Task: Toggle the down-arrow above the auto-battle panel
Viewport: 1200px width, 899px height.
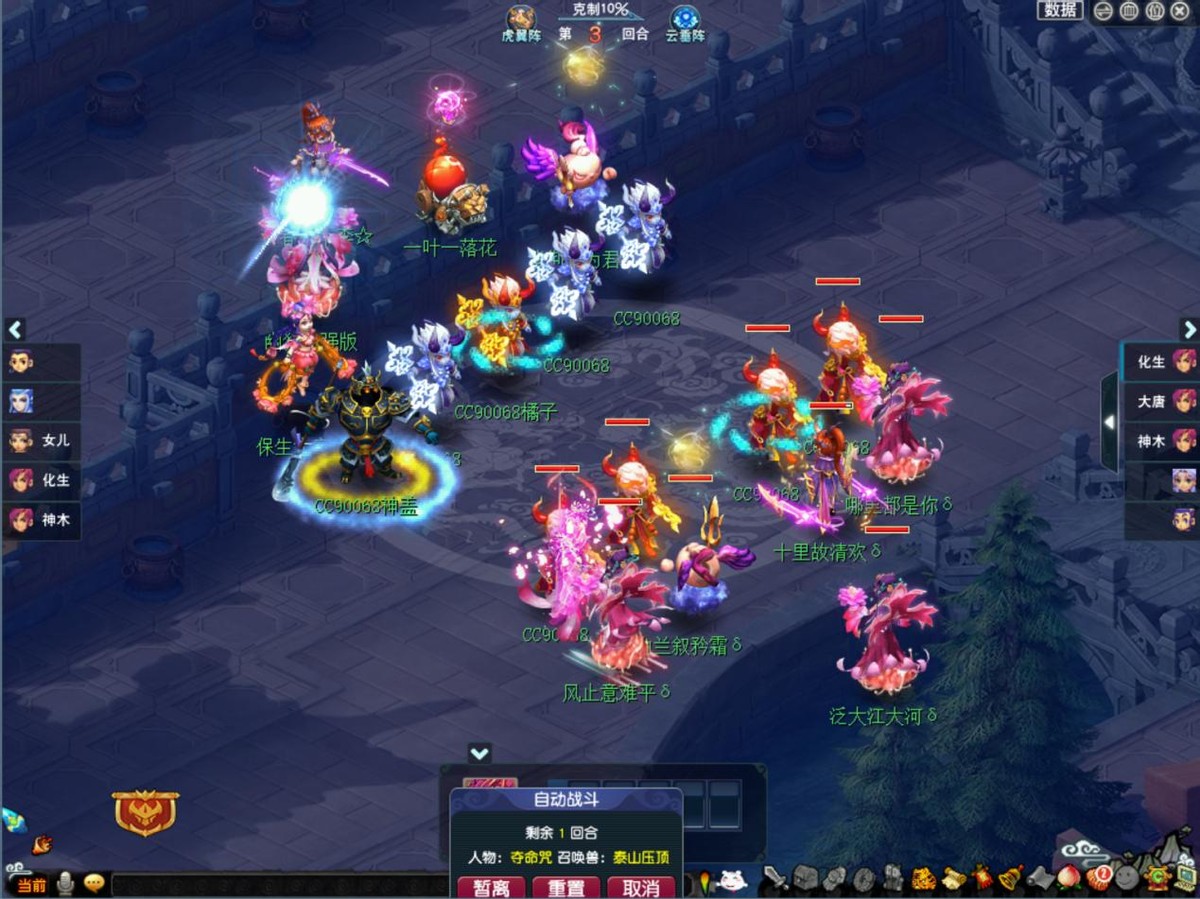Action: (480, 753)
